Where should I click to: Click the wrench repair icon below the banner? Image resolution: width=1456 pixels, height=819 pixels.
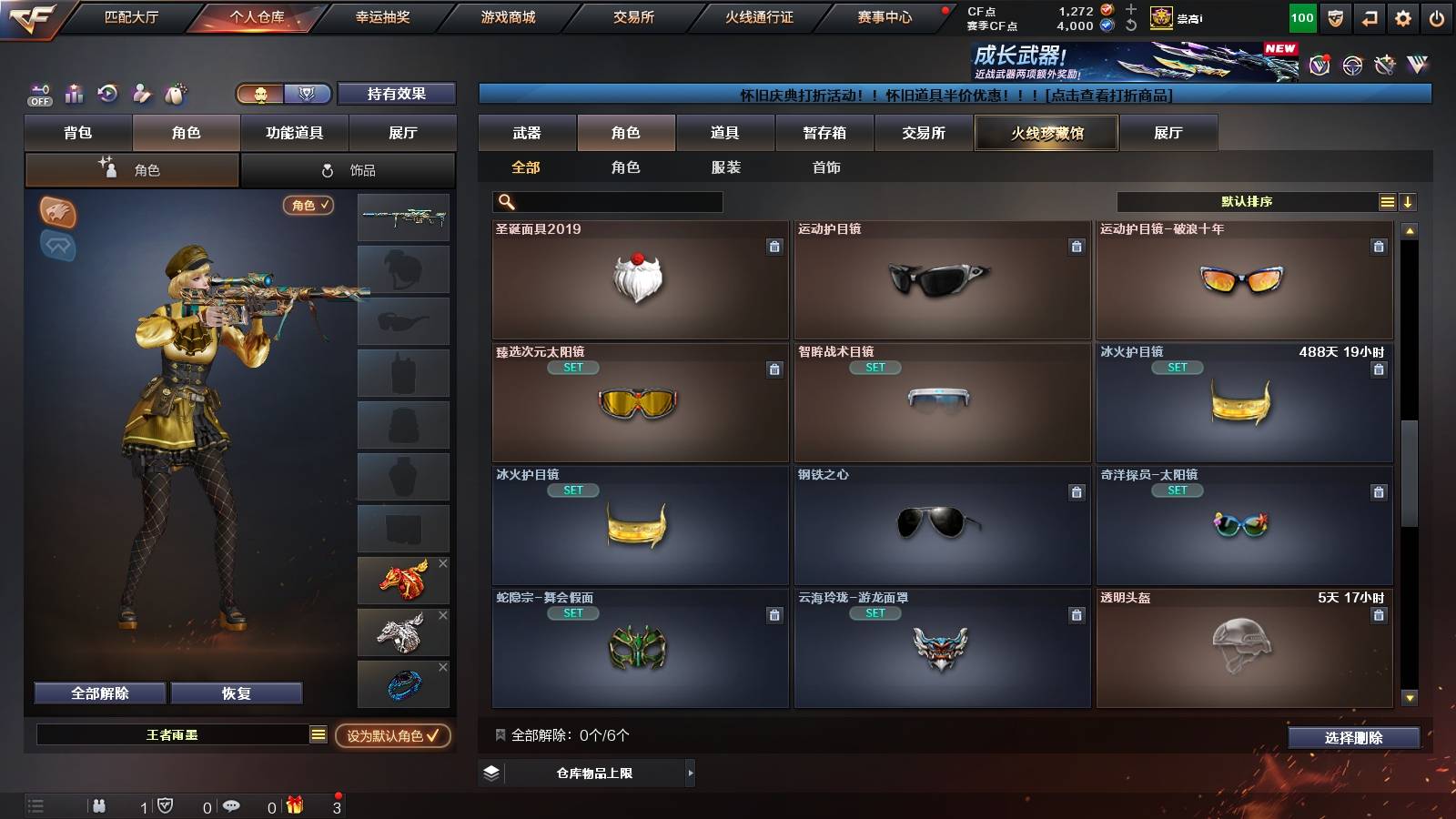tap(141, 94)
